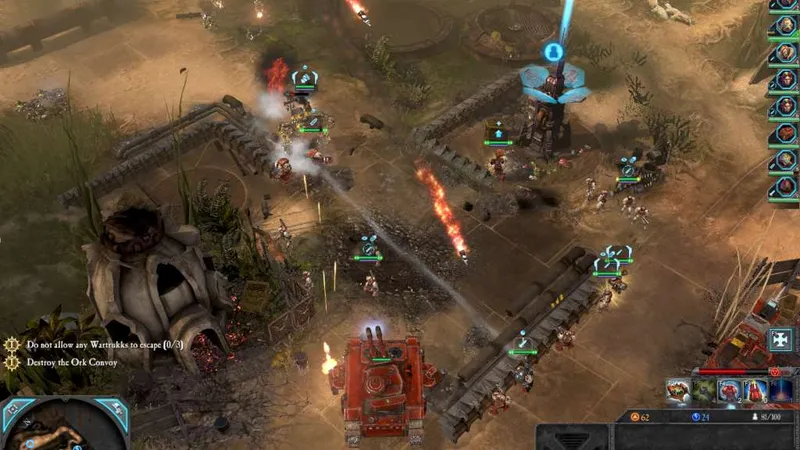
Task: Activate the dark green ability icon
Action: pyautogui.click(x=704, y=392)
